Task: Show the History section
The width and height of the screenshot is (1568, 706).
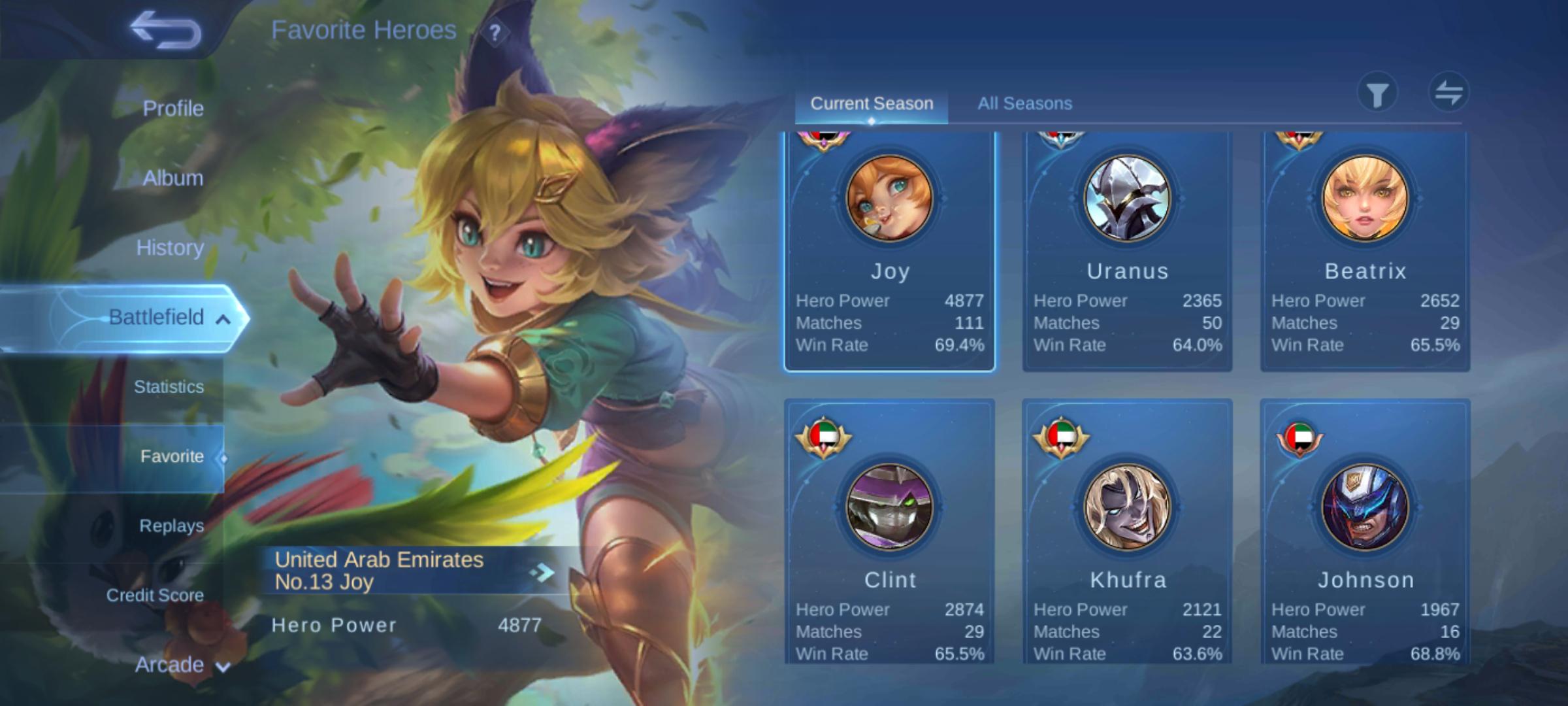Action: (x=170, y=248)
